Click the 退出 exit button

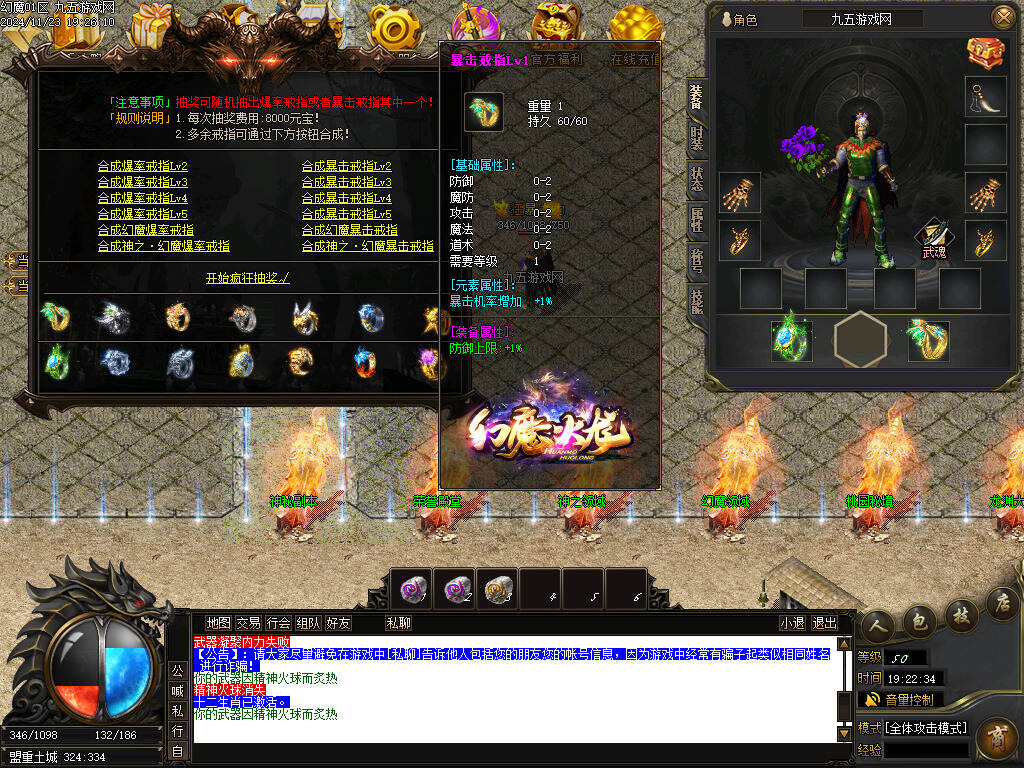[x=825, y=623]
